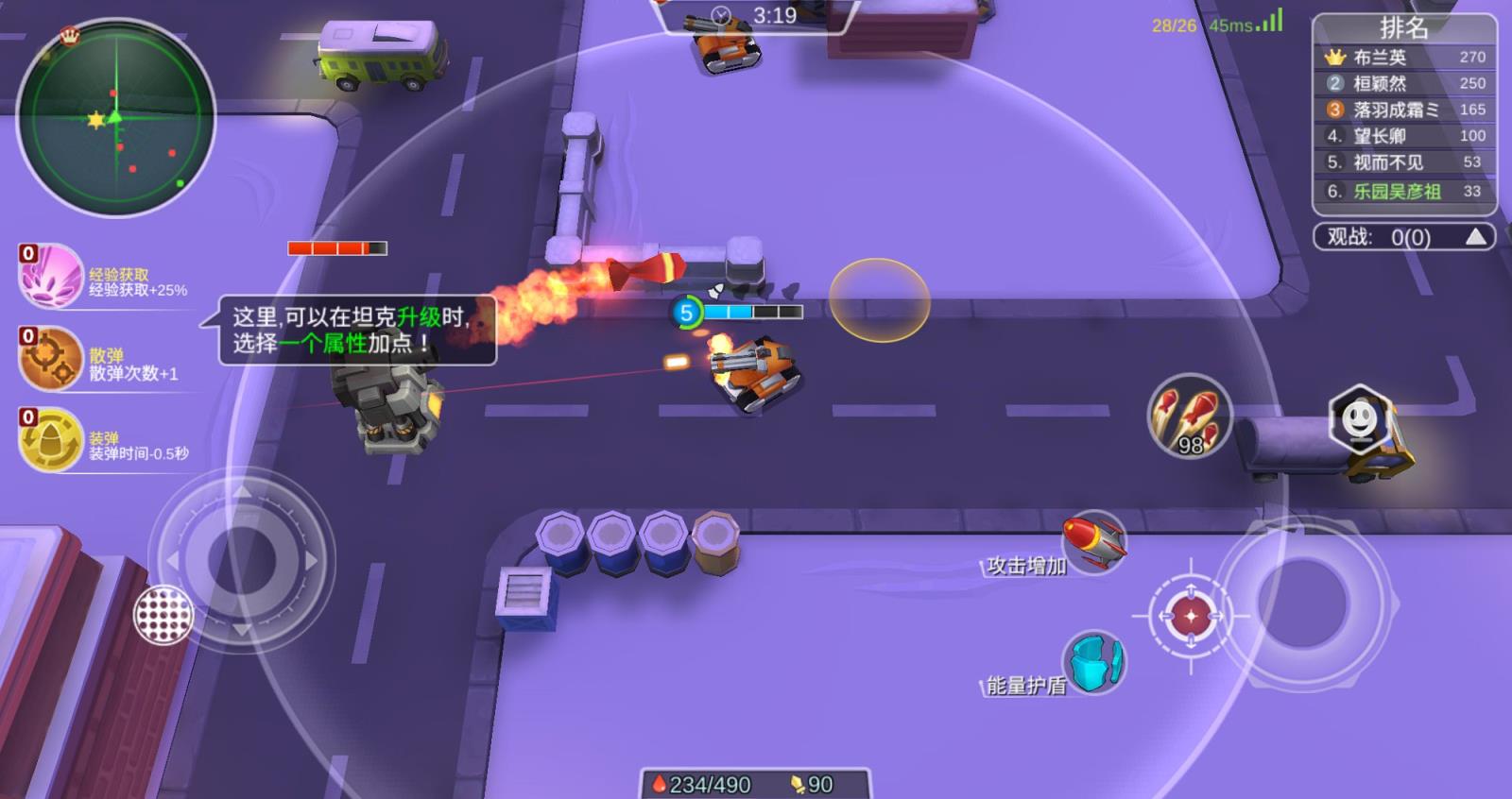Select the scatter shot +1 upgrade
The width and height of the screenshot is (1512, 799).
pos(52,359)
